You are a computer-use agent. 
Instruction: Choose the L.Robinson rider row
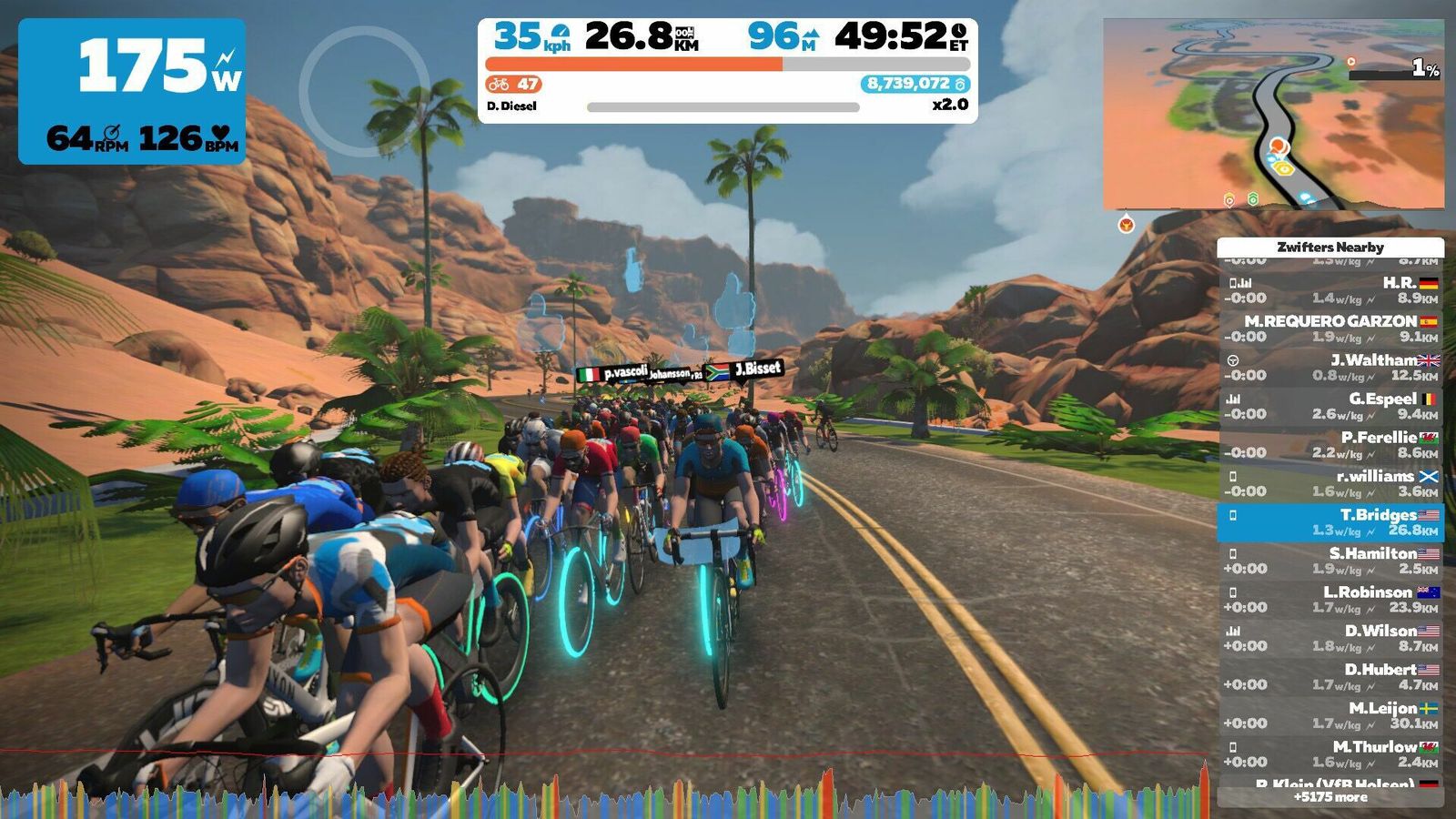coord(1330,600)
